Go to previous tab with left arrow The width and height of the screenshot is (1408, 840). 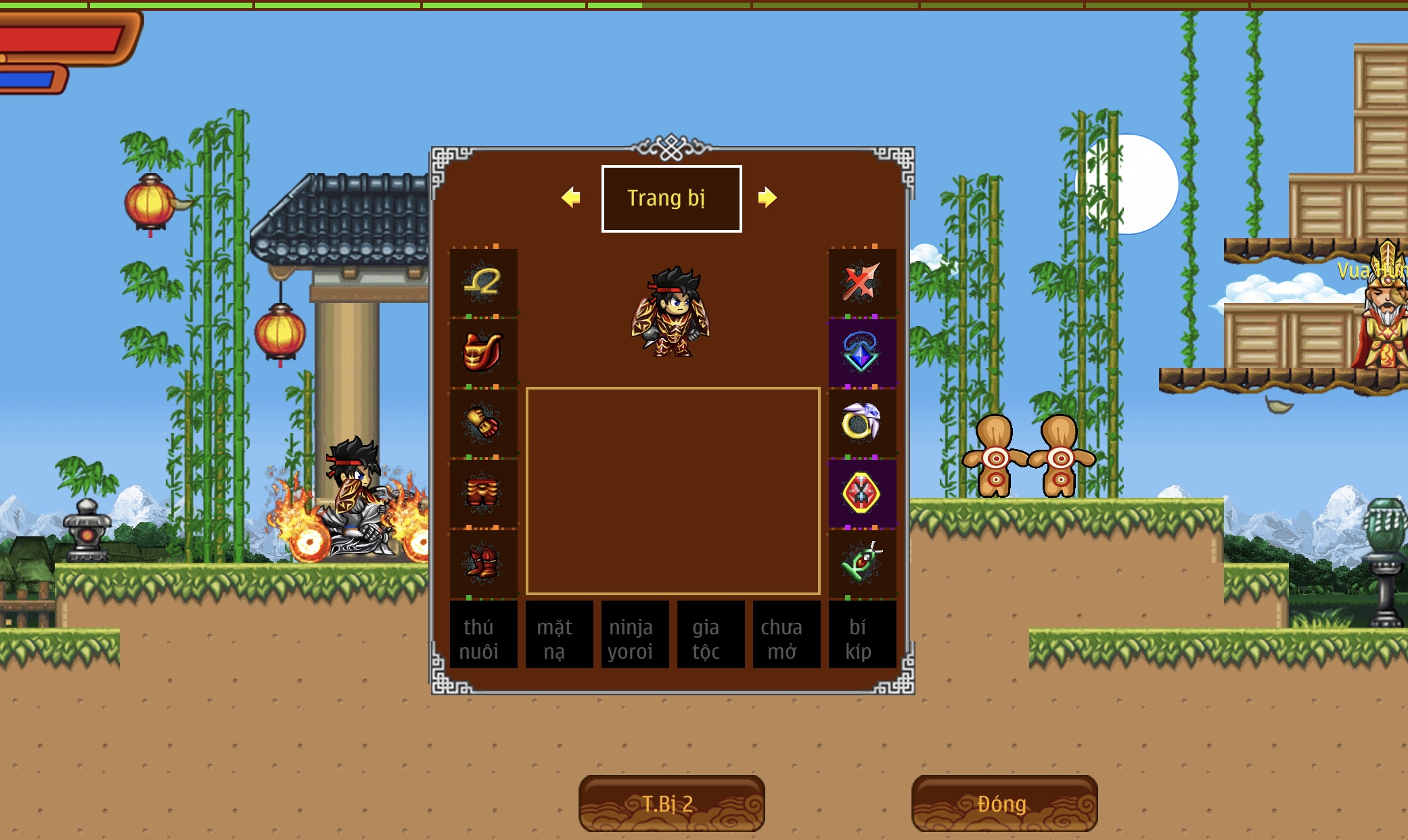click(x=571, y=197)
